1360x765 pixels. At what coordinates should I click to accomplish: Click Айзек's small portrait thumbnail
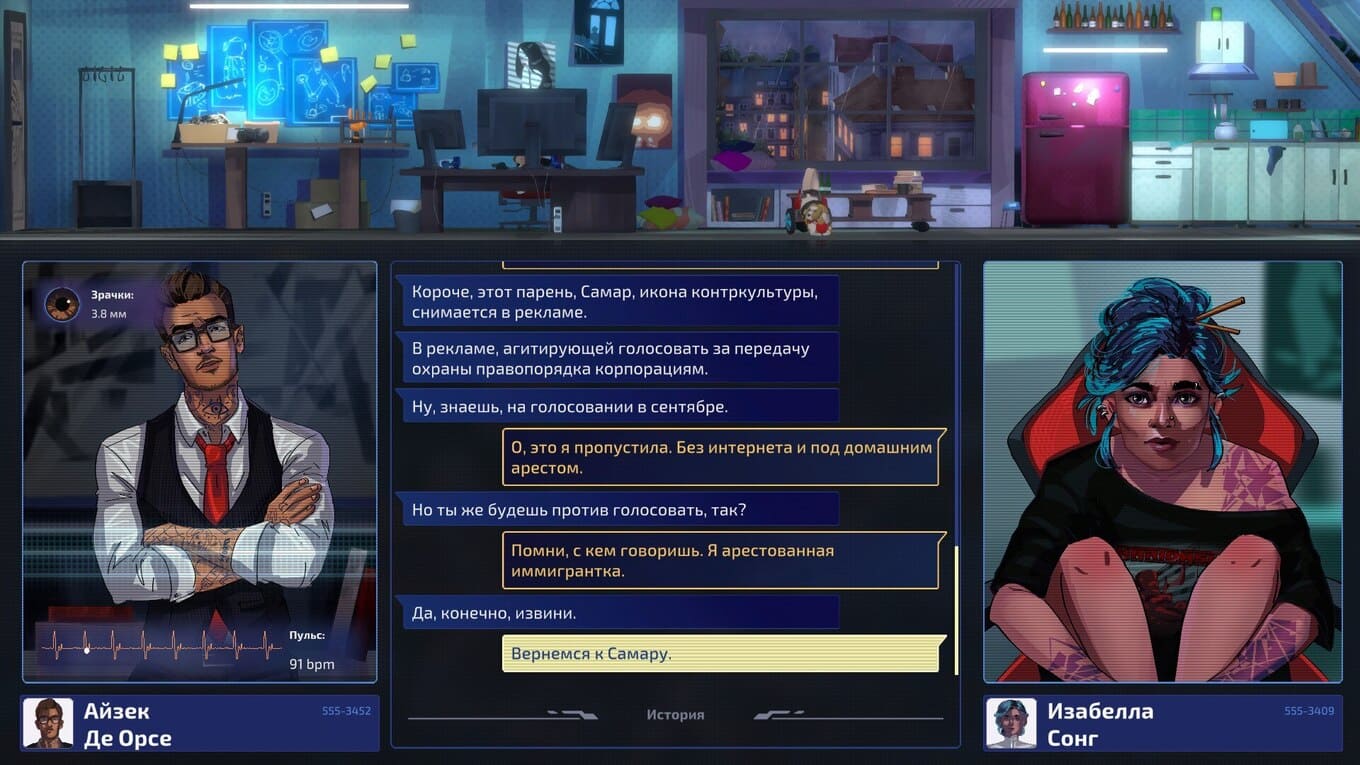(x=48, y=724)
